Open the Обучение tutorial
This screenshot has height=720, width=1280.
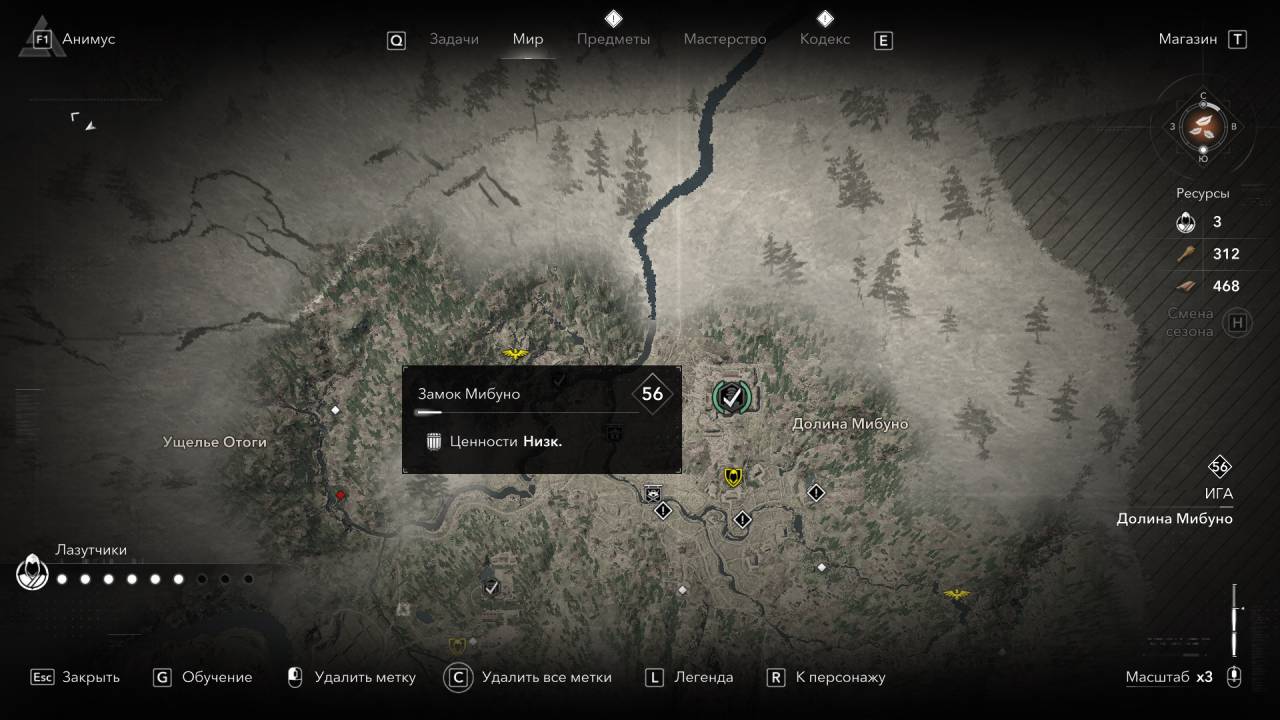216,677
